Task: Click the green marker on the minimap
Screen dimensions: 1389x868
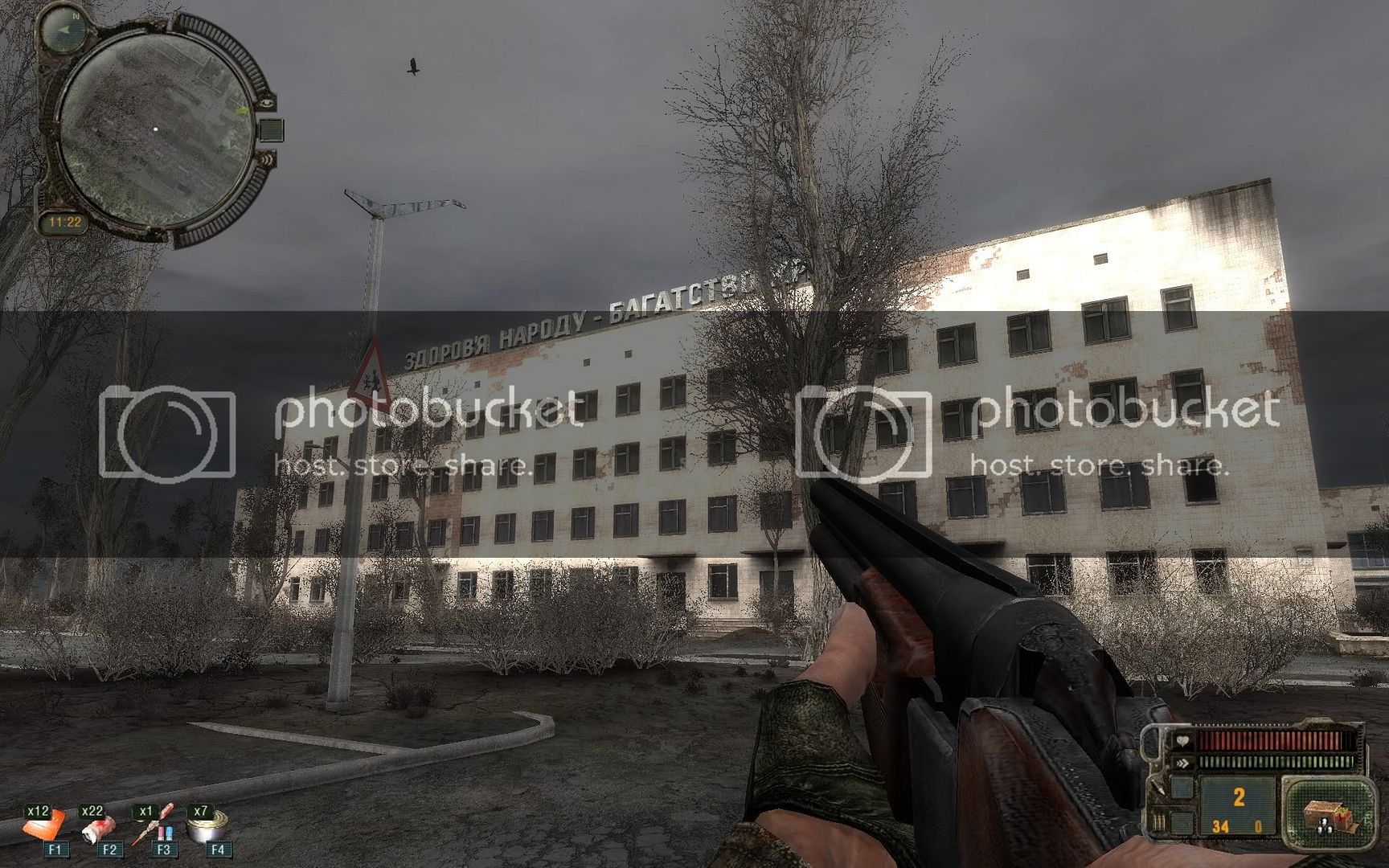Action: tap(240, 108)
